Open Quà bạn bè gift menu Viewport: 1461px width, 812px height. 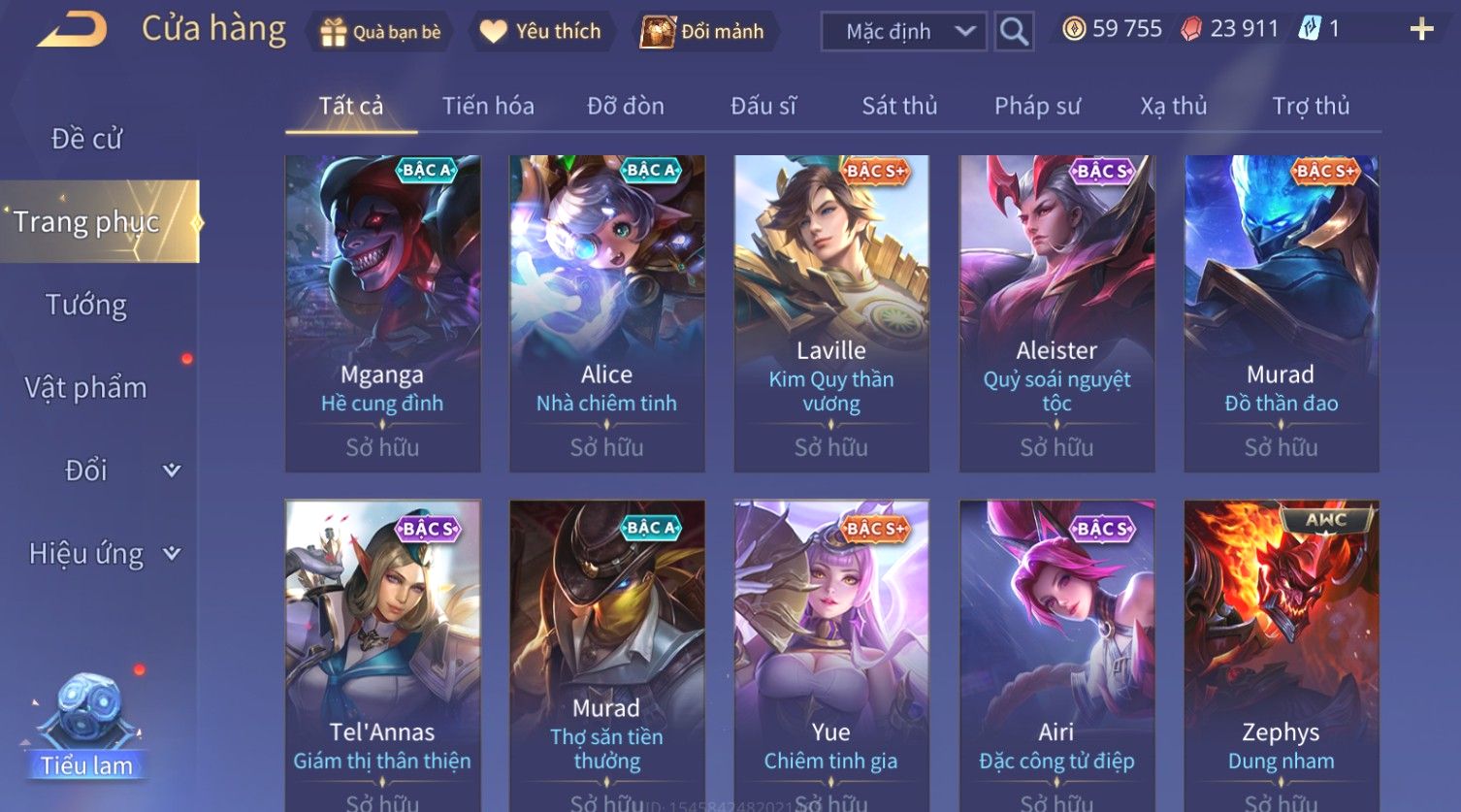381,32
